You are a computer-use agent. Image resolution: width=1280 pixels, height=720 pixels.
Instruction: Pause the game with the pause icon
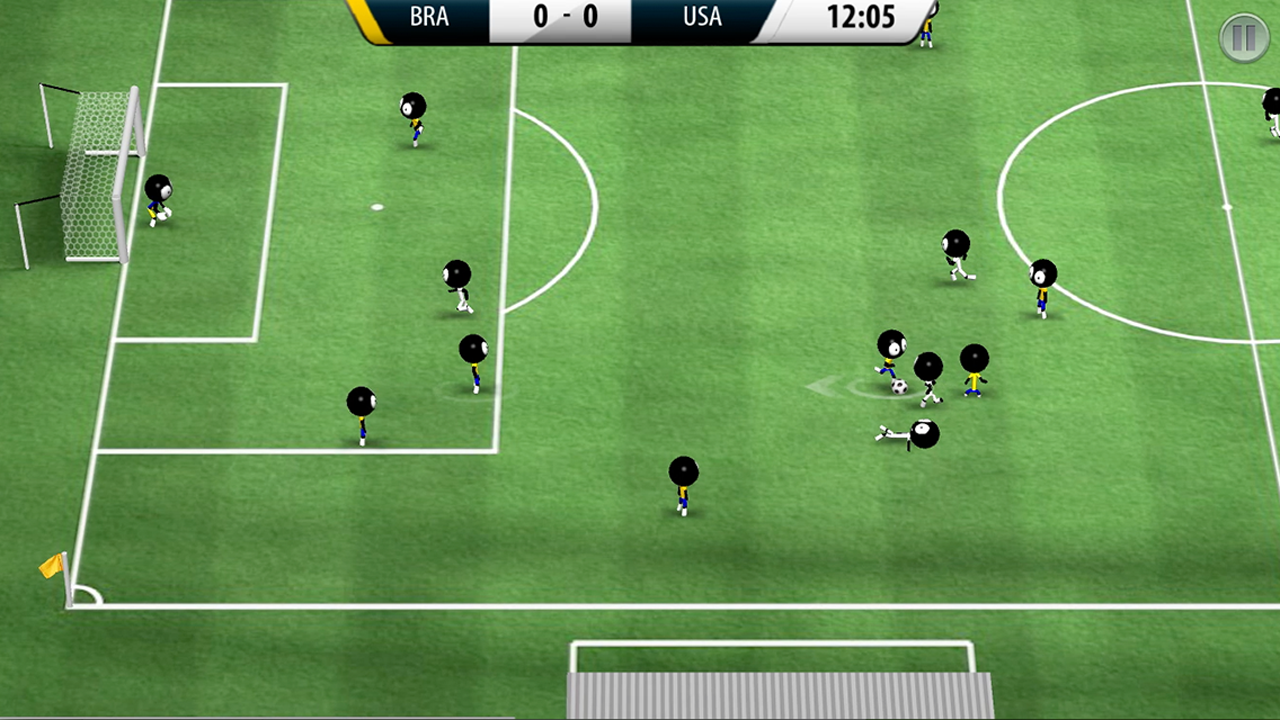coord(1244,37)
